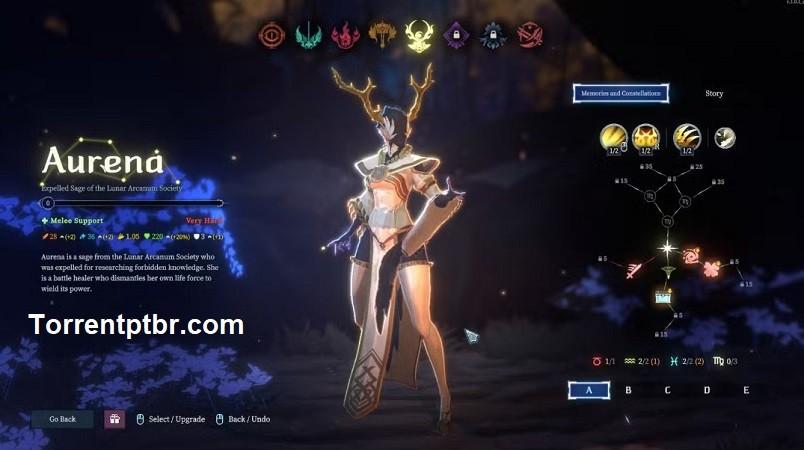804x450 pixels.
Task: Pick loadout D
Action: click(706, 390)
